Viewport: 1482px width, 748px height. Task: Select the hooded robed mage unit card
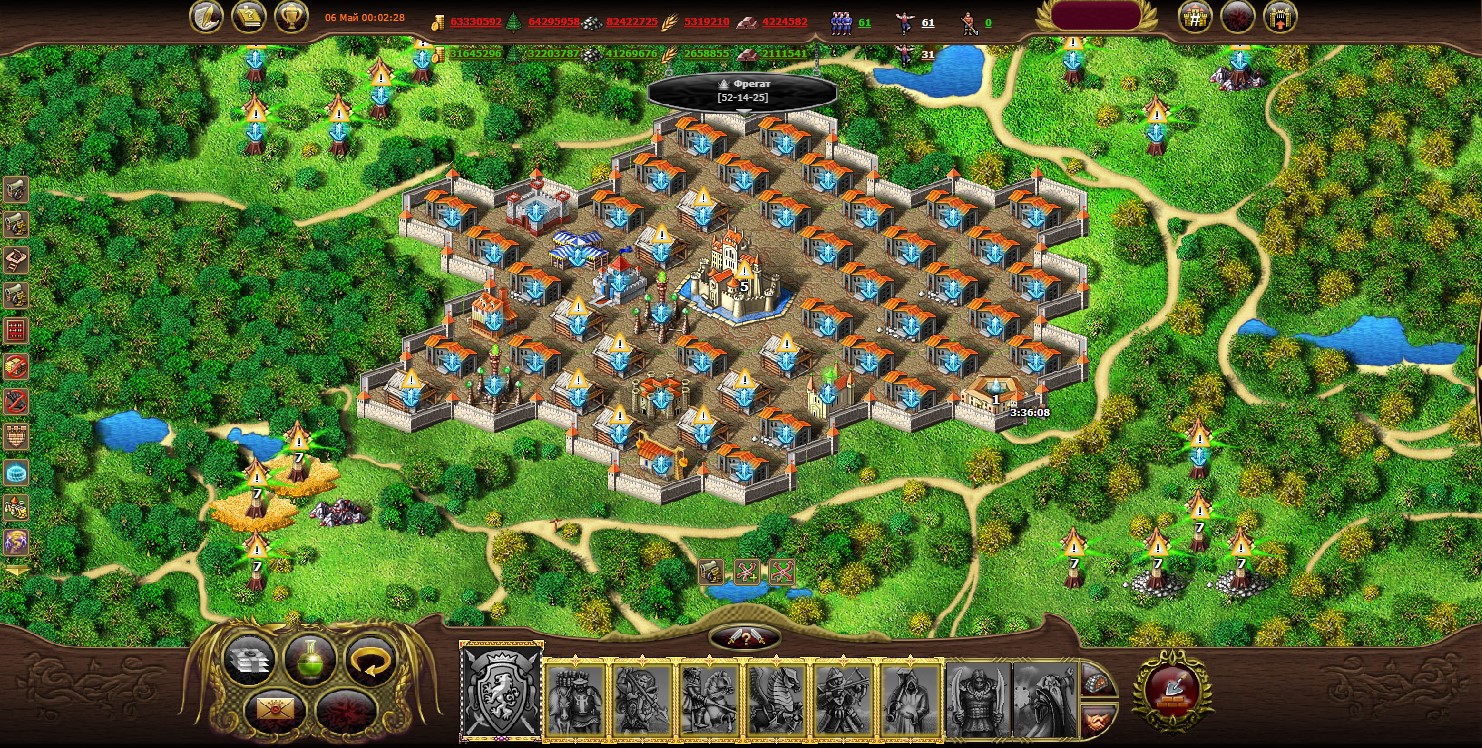coord(911,698)
